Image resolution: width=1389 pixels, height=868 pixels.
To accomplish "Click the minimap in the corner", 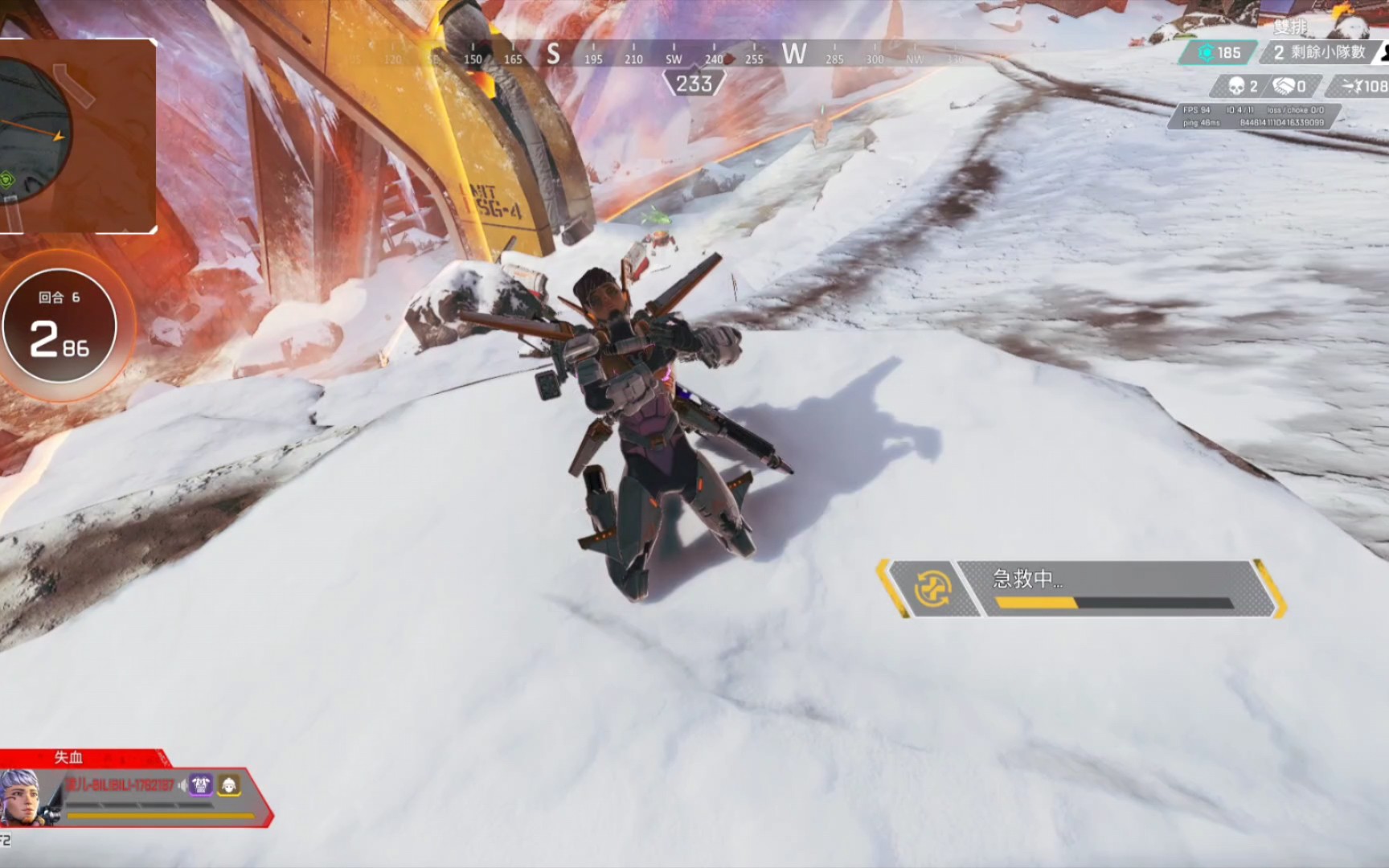I will [76, 135].
